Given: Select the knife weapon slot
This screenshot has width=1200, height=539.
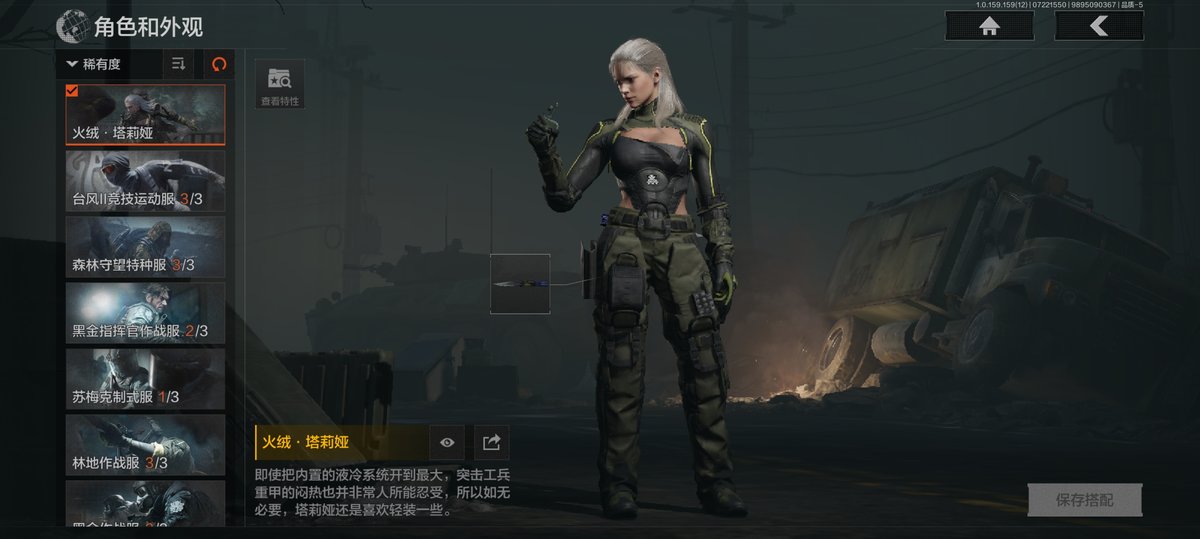Looking at the screenshot, I should 520,284.
